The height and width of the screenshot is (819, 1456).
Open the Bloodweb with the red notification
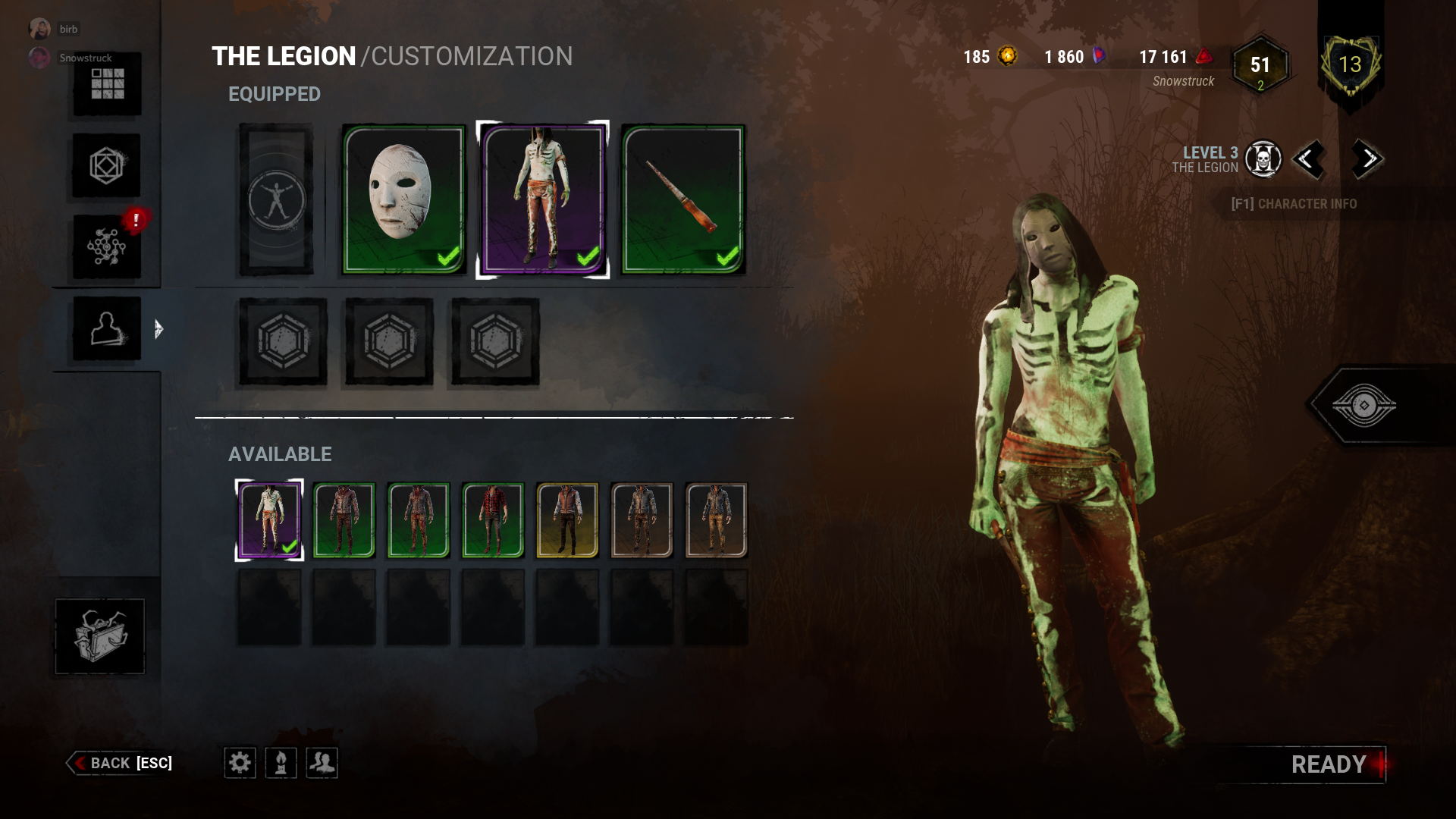[x=108, y=246]
